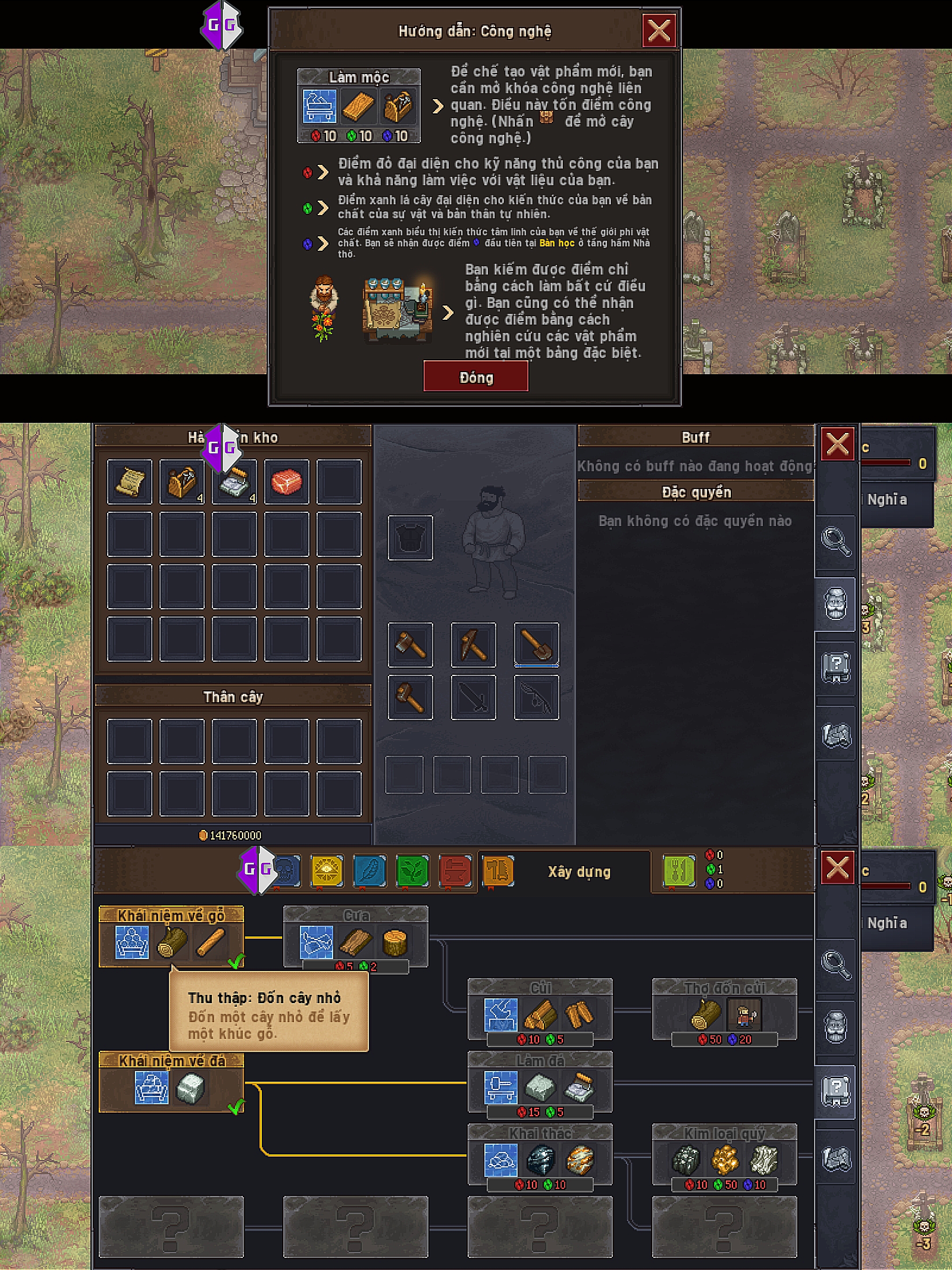This screenshot has height=1270, width=952.
Task: Pick the red meat item slot
Action: click(x=286, y=481)
